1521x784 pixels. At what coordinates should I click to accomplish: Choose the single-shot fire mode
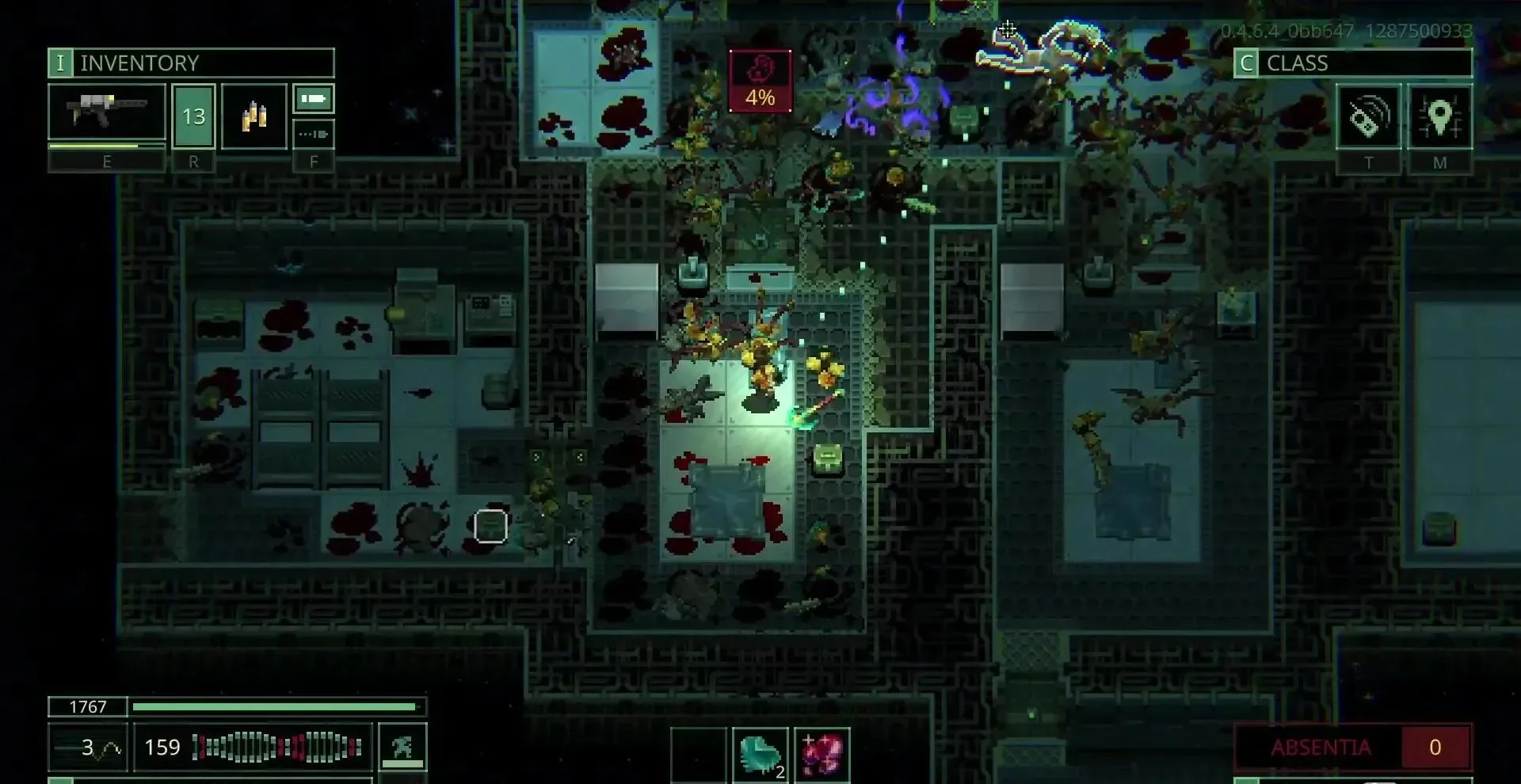click(x=314, y=99)
